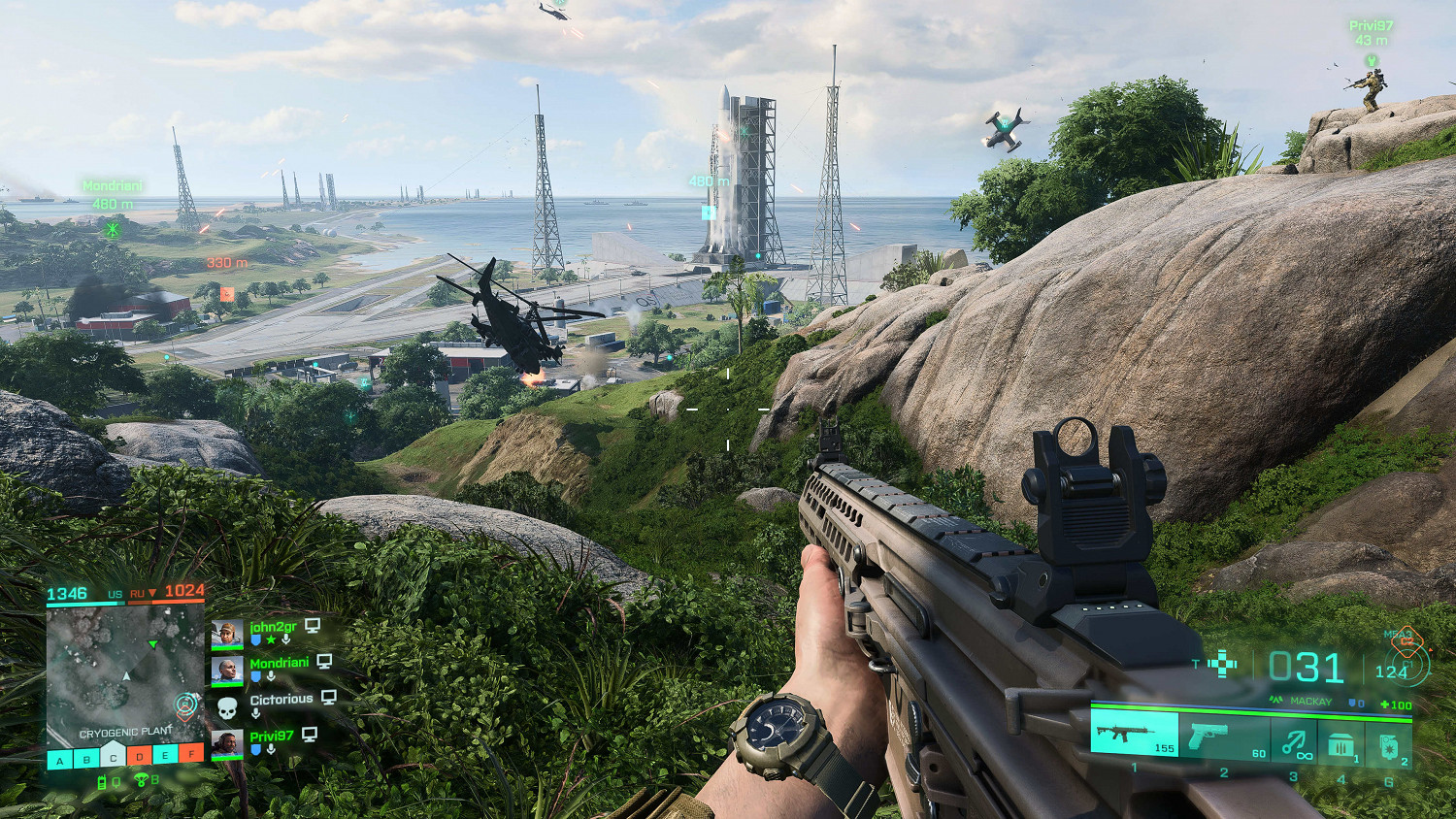Choose the ammo crate gadget slot
1456x819 pixels.
point(1341,745)
